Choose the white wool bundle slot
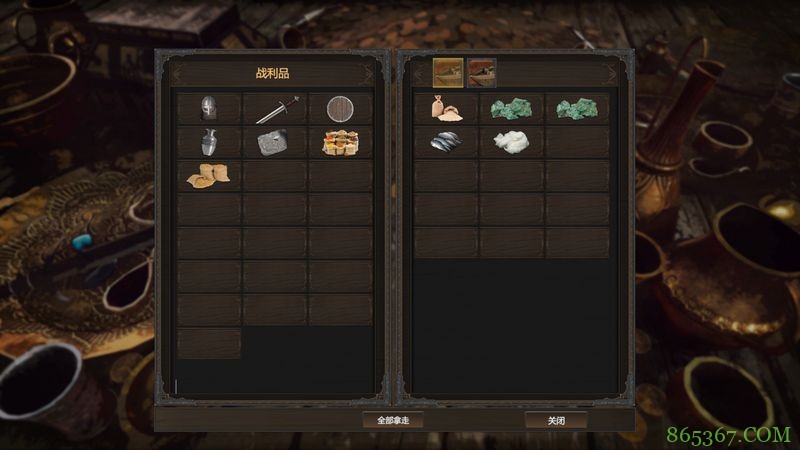The image size is (800, 450). click(511, 142)
